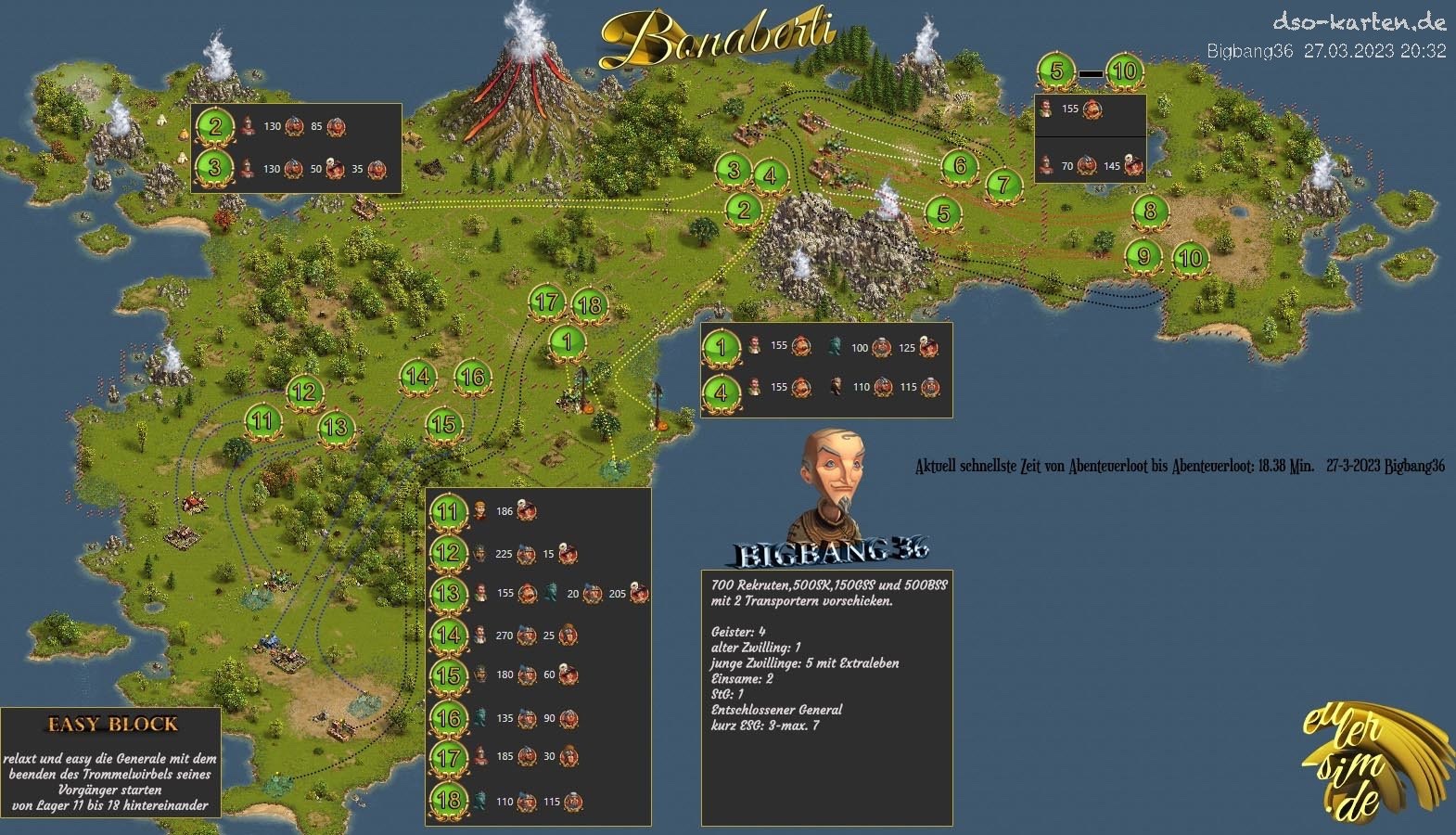Choose camp marker 8 on the map
This screenshot has height=835, width=1456.
(x=1150, y=212)
